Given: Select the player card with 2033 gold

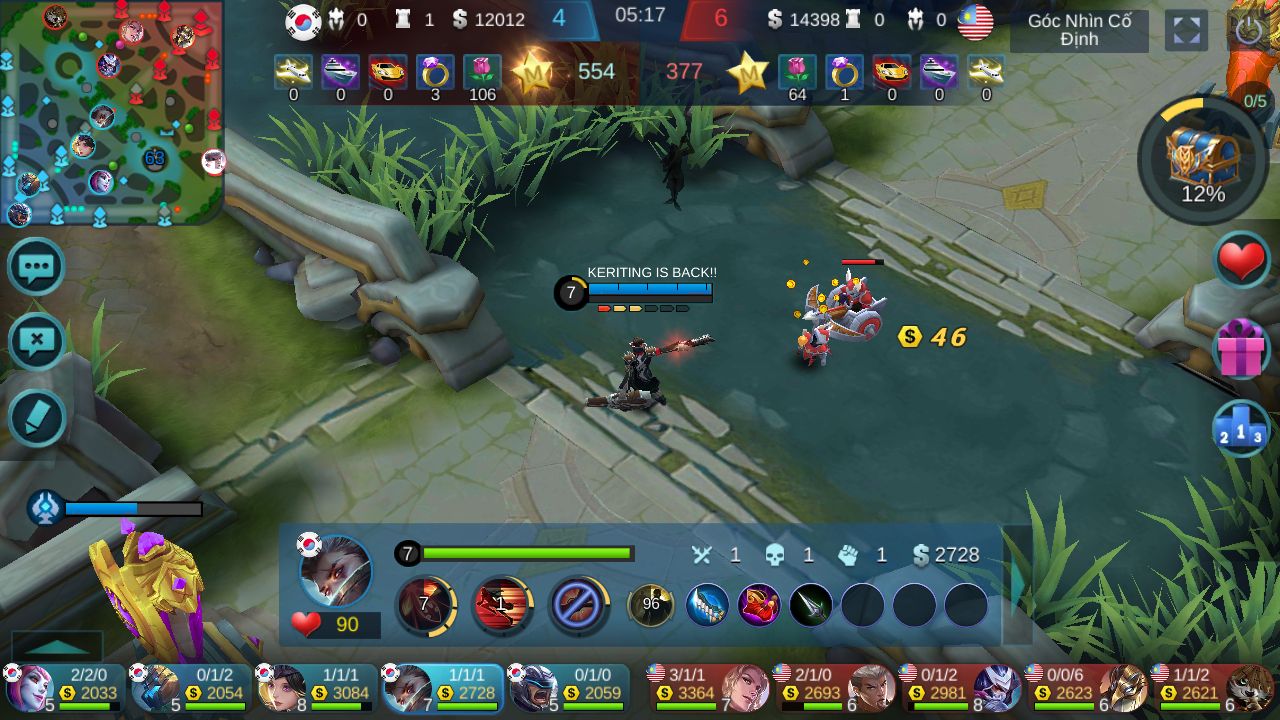Looking at the screenshot, I should click(65, 687).
